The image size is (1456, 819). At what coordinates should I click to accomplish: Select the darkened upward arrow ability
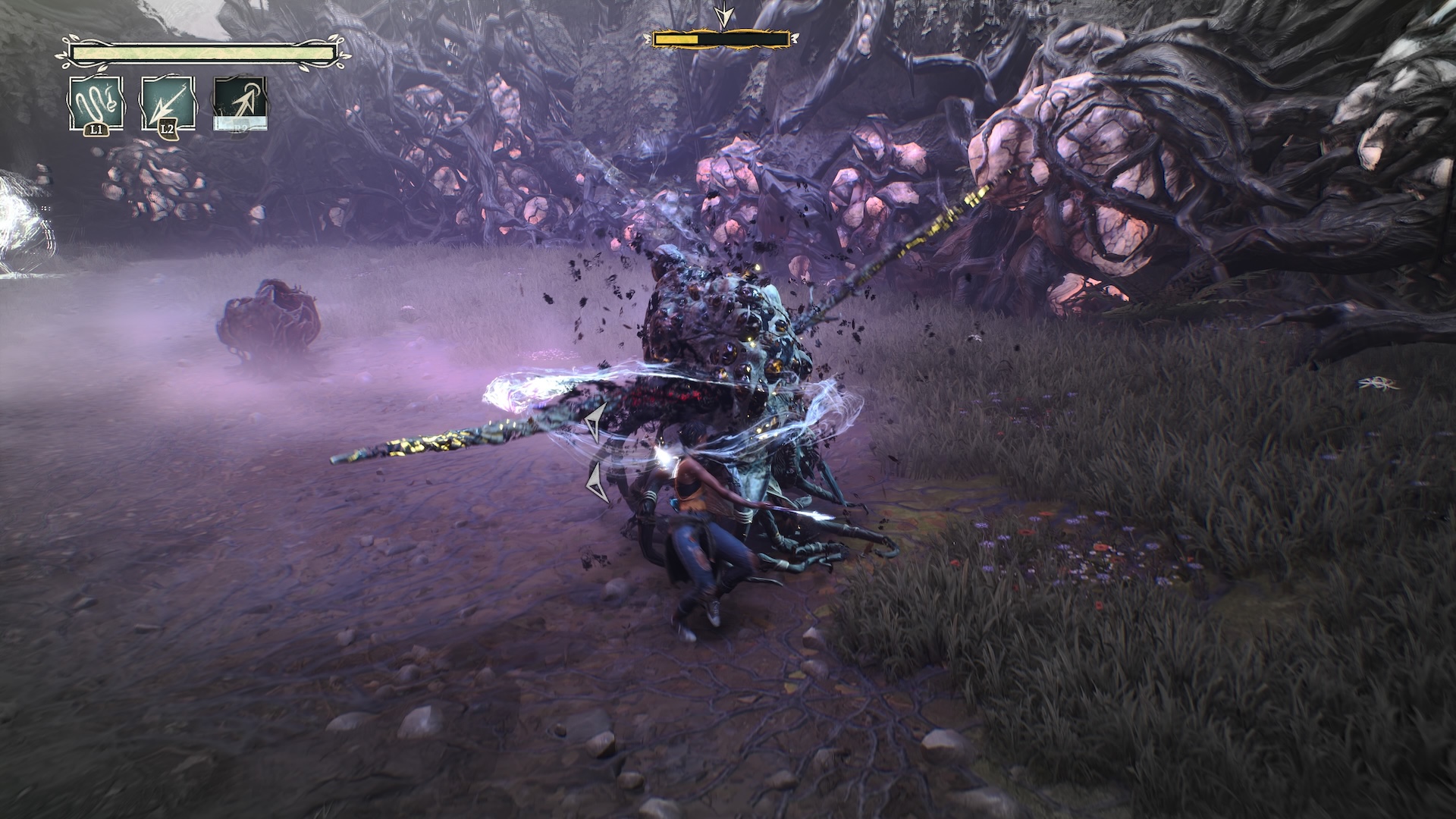point(240,104)
